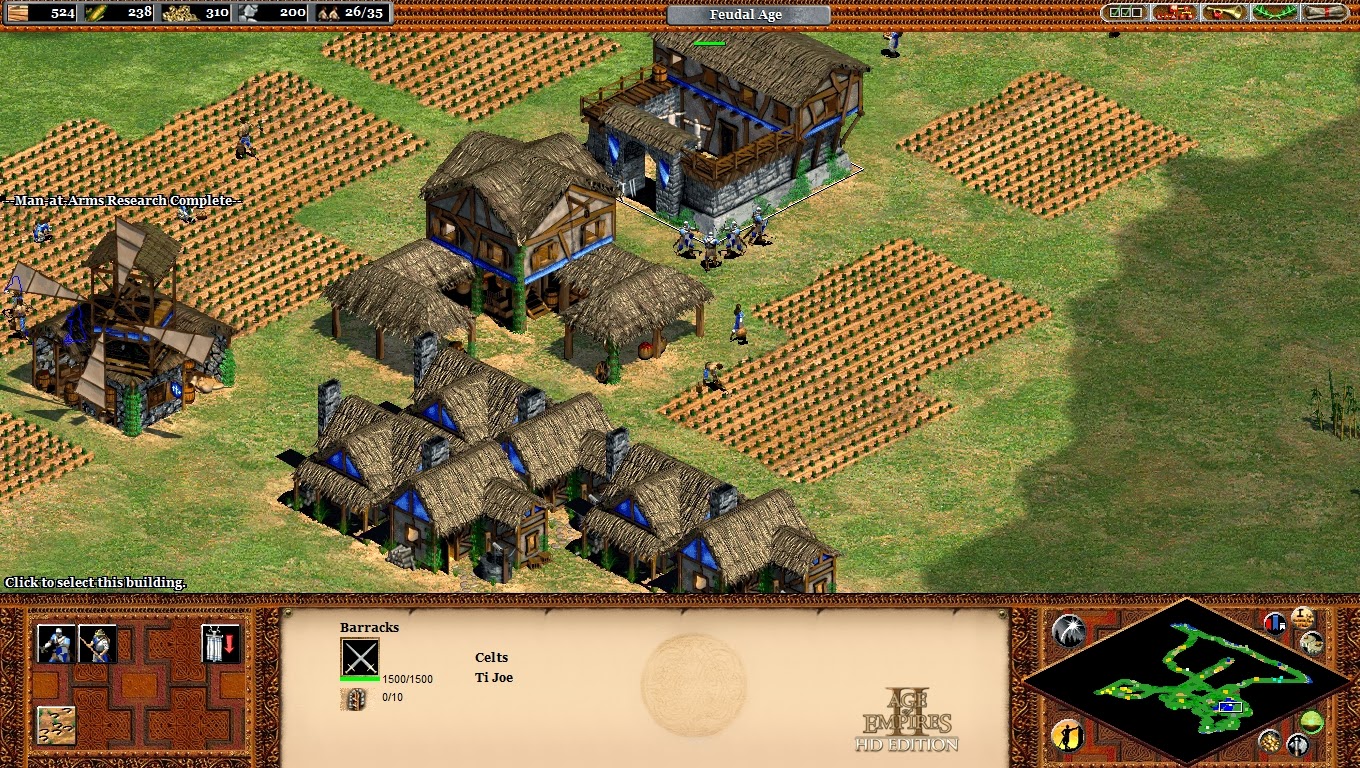The width and height of the screenshot is (1360, 768).
Task: Train a Spearman unit
Action: 97,644
